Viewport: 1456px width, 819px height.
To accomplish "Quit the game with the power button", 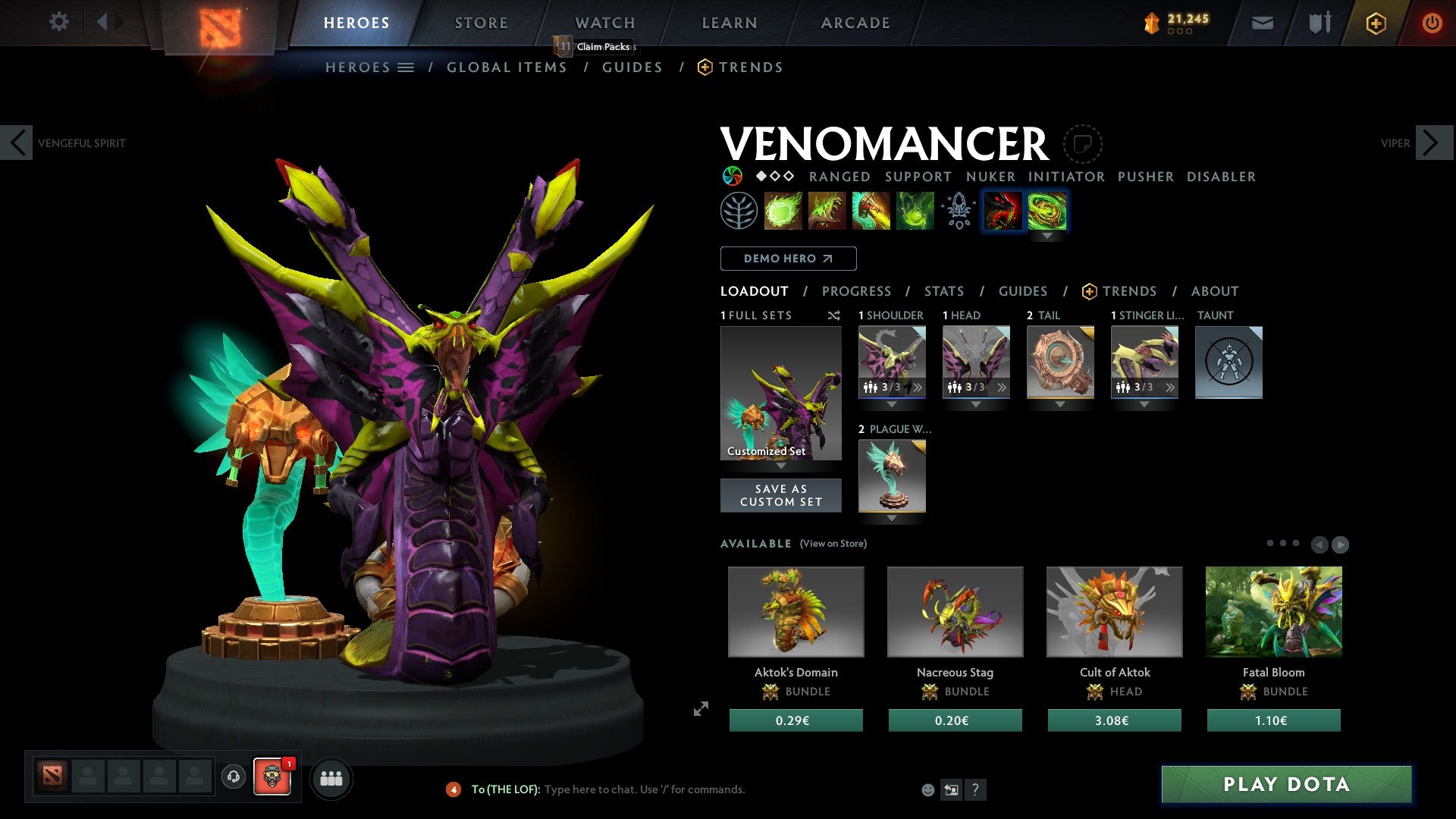I will 1432,23.
